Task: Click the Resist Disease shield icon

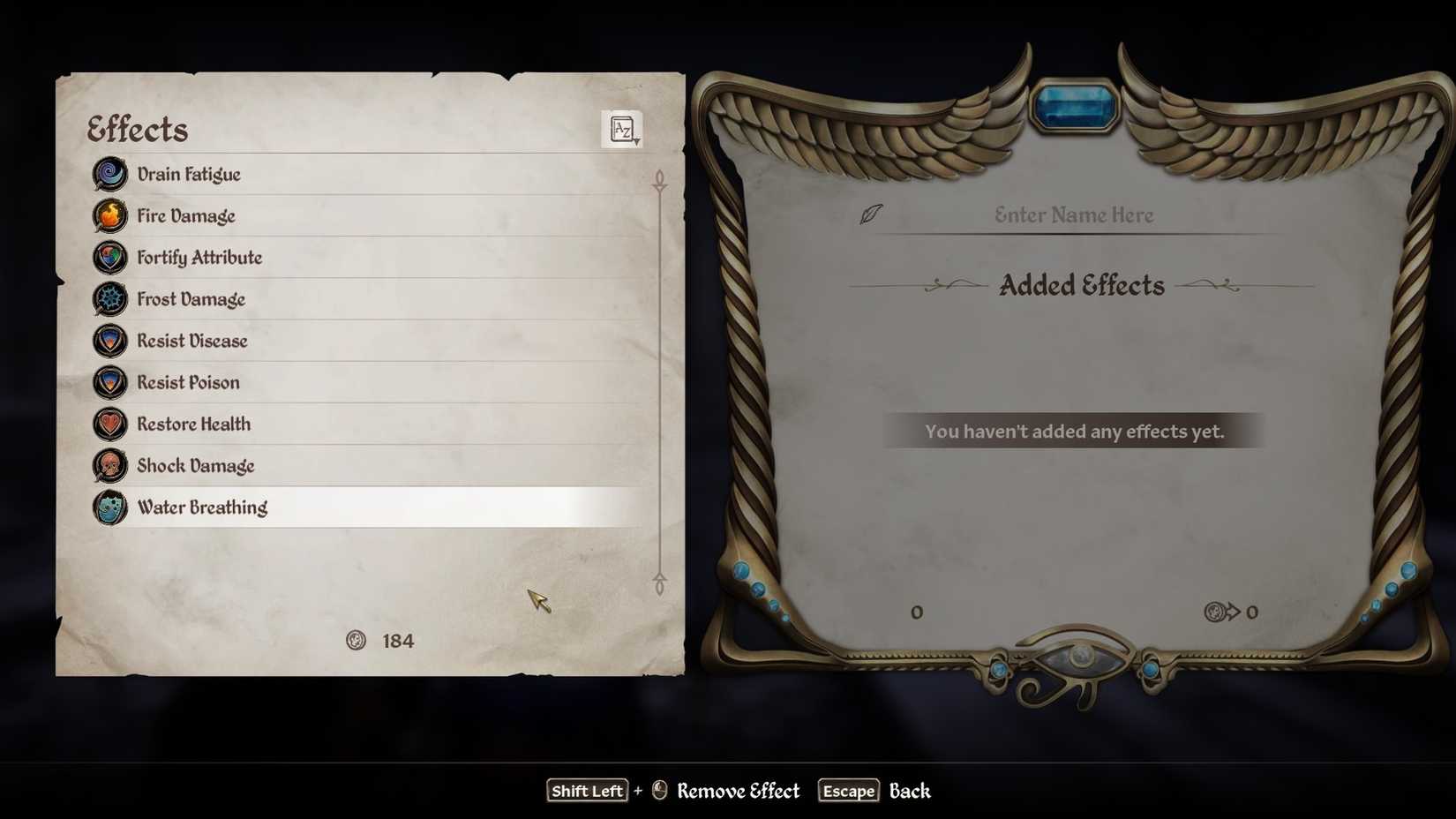Action: coord(109,341)
